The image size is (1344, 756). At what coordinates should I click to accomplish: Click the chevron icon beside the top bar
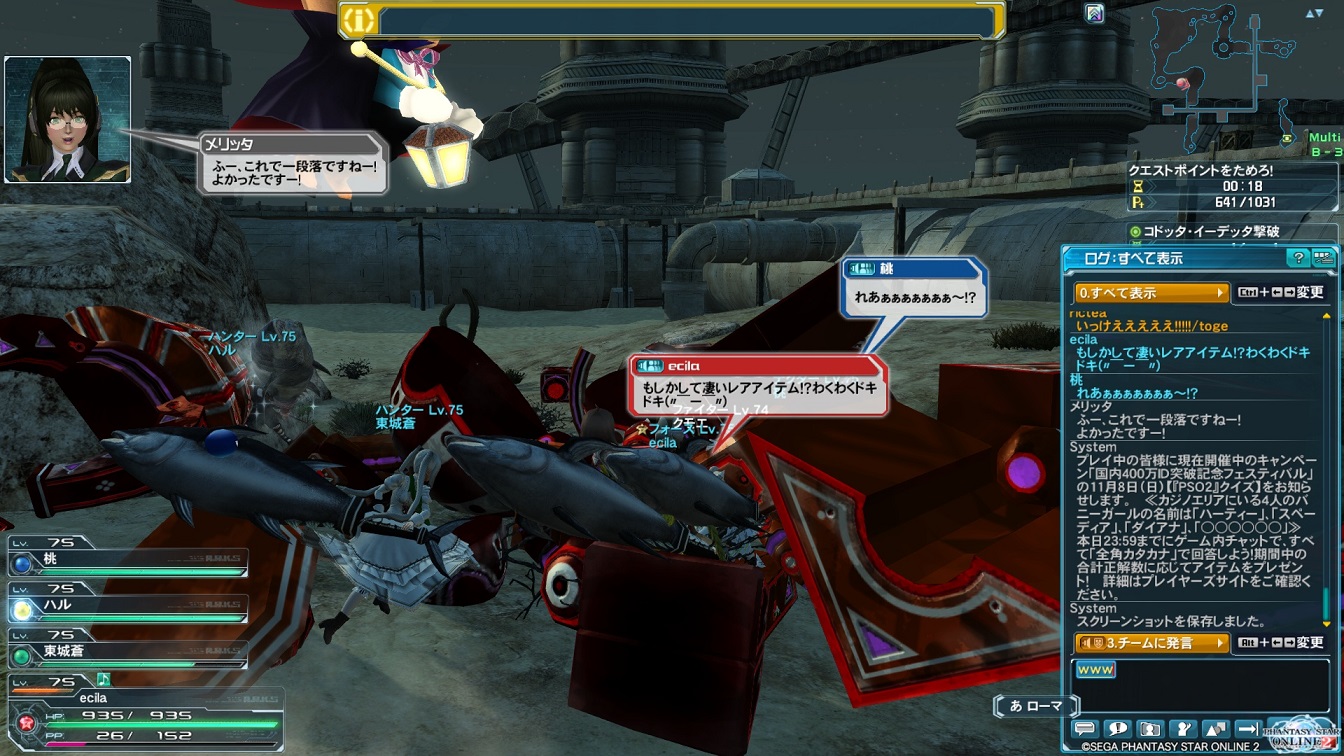tap(1094, 14)
